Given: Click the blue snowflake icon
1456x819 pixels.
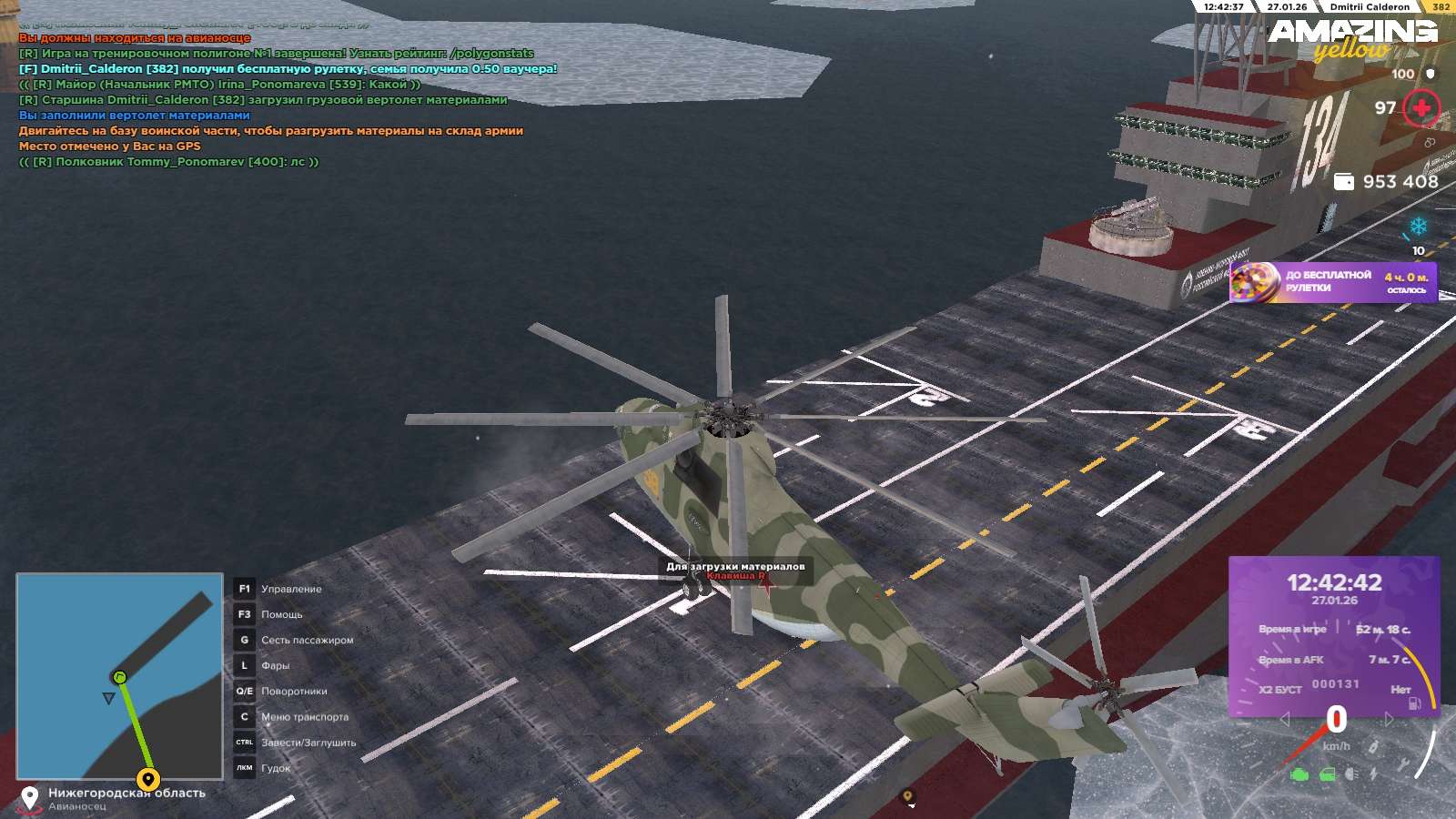Looking at the screenshot, I should coord(1418,226).
